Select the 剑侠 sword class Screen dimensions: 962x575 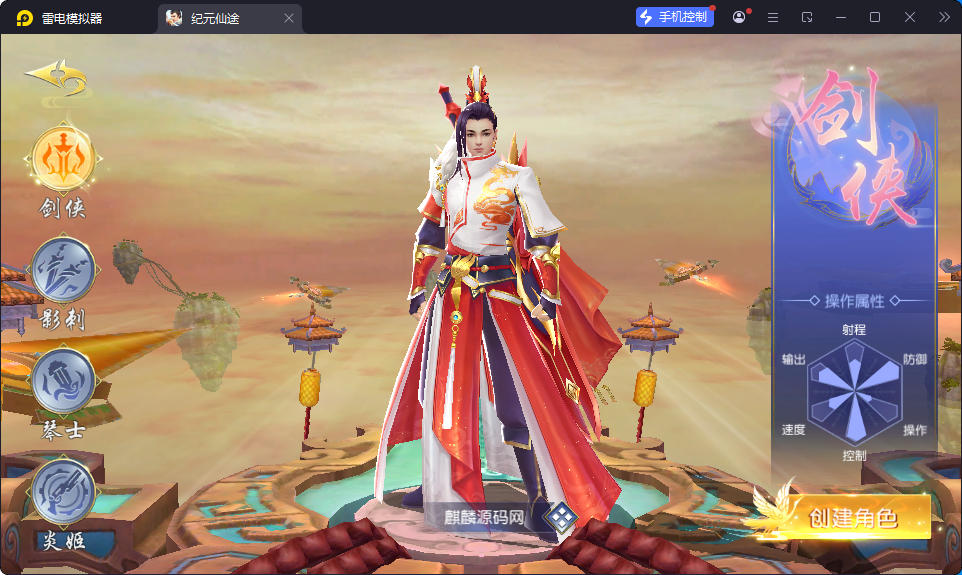pyautogui.click(x=64, y=160)
